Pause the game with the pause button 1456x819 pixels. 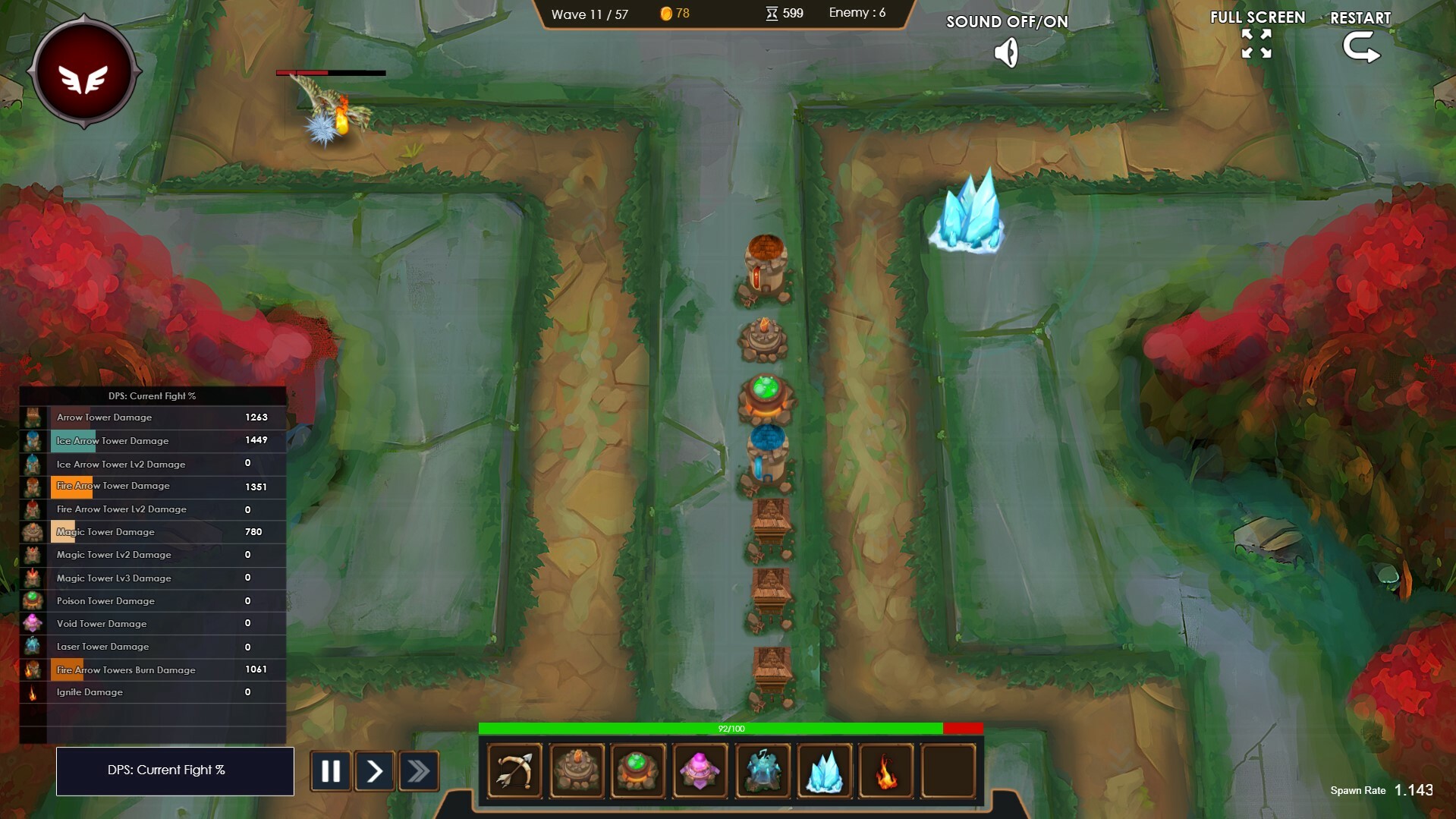[x=330, y=770]
